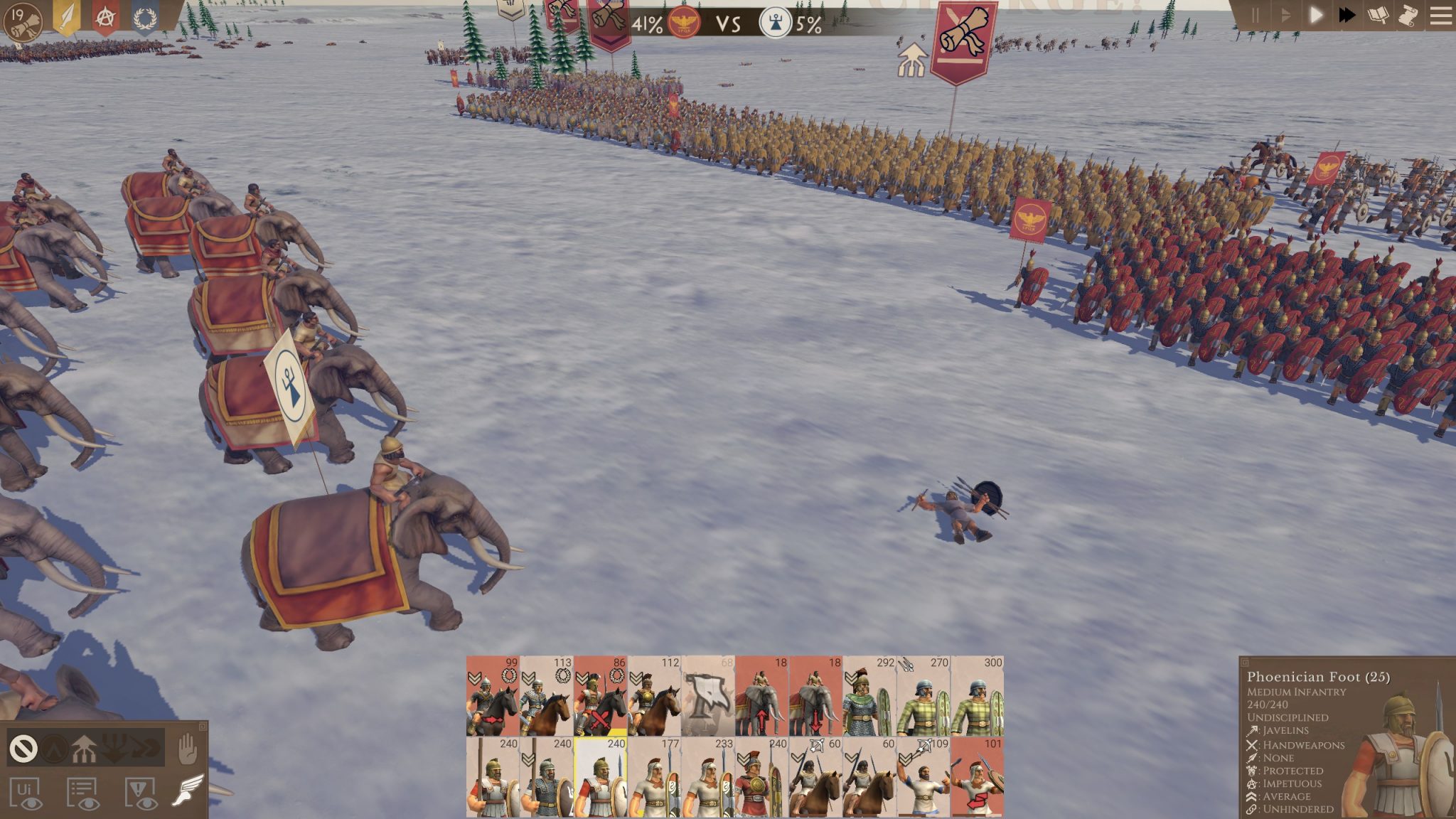Select the 292-man green cloak infantry card
The height and width of the screenshot is (819, 1456).
(869, 696)
